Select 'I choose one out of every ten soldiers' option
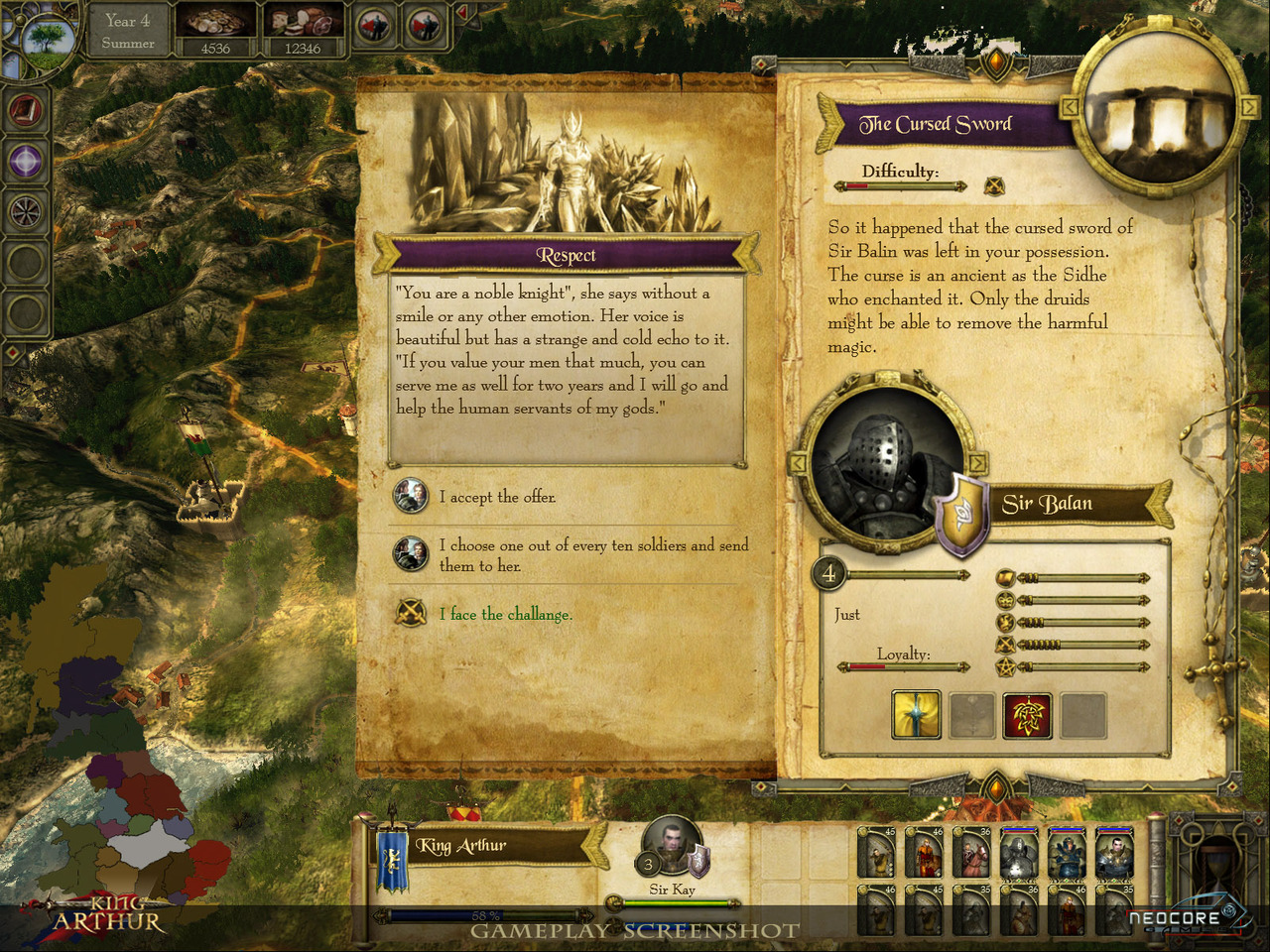The width and height of the screenshot is (1270, 952). (x=592, y=555)
